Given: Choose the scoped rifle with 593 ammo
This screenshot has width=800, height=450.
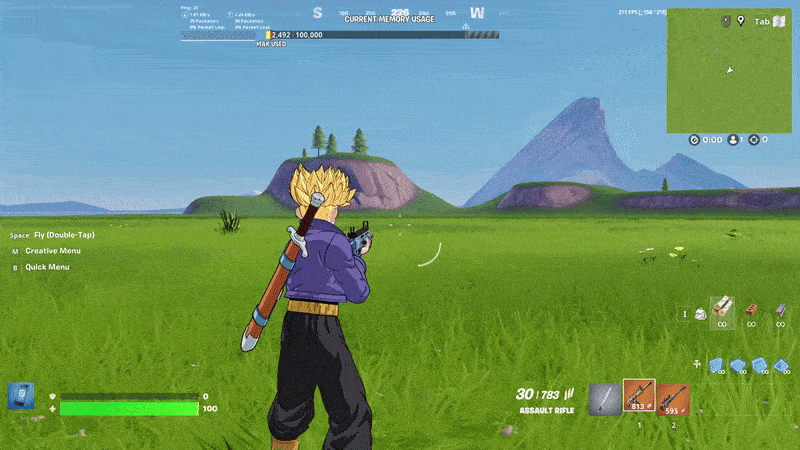Looking at the screenshot, I should [672, 399].
